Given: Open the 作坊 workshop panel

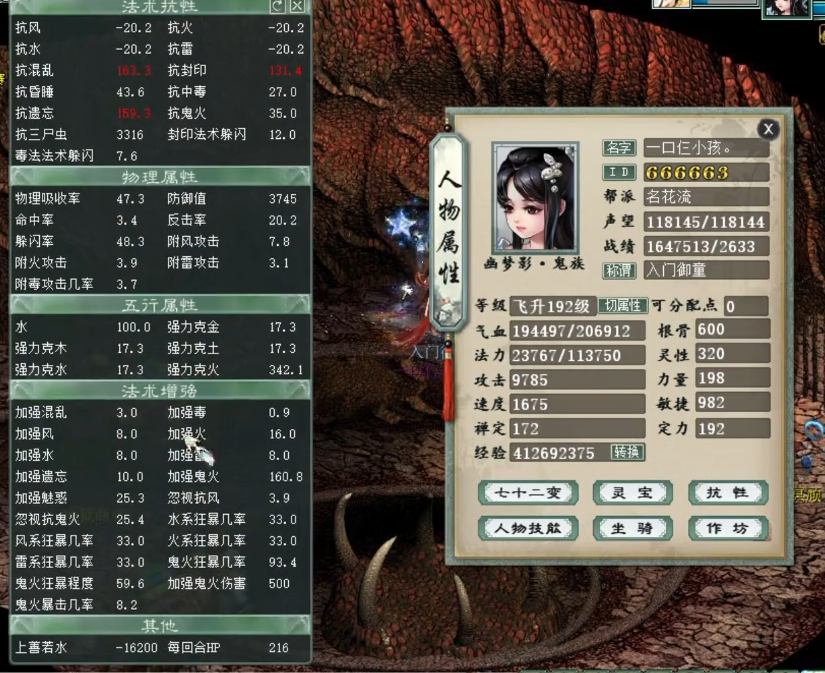Looking at the screenshot, I should pyautogui.click(x=727, y=528).
